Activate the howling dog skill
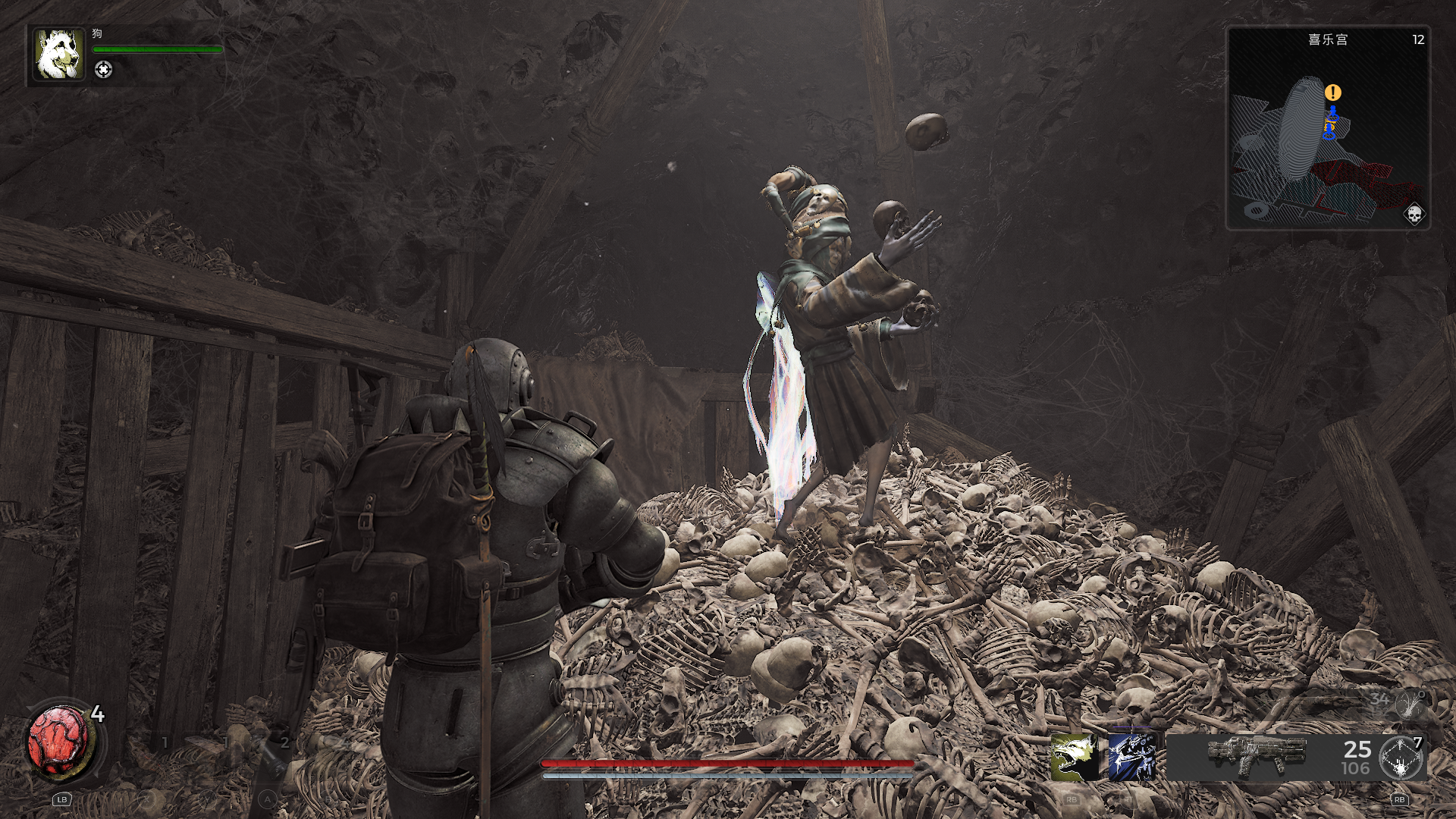 [x=1075, y=757]
